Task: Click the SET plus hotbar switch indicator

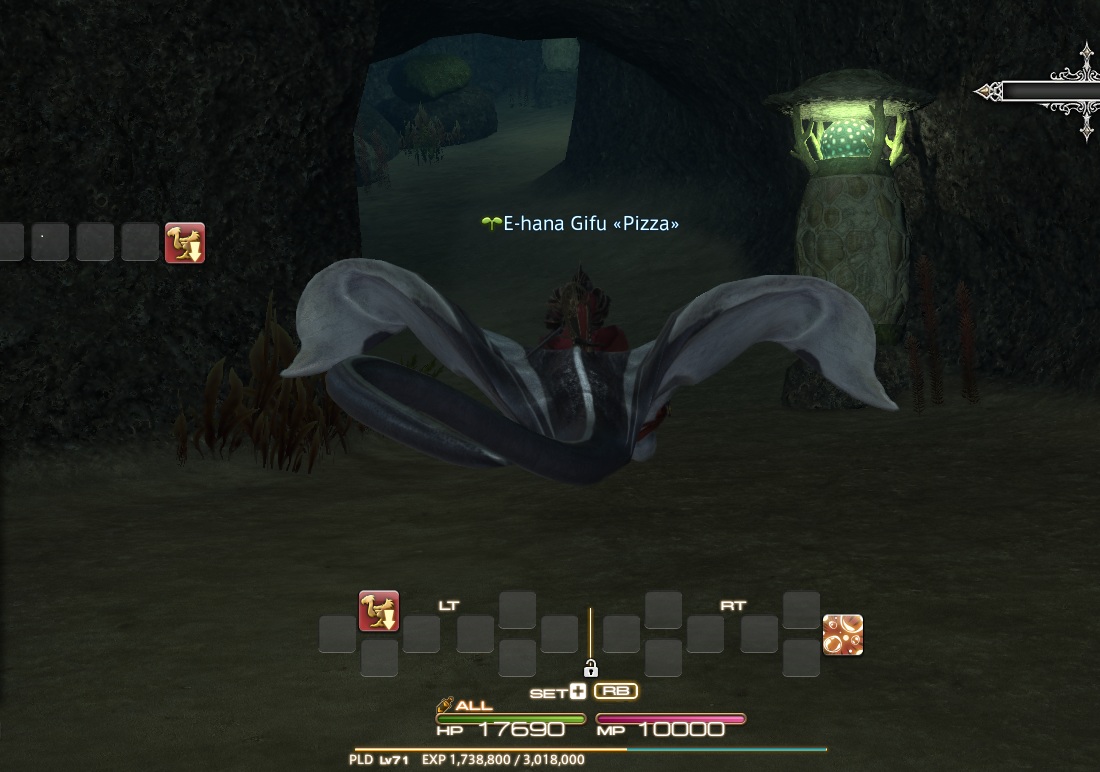Action: pos(558,692)
